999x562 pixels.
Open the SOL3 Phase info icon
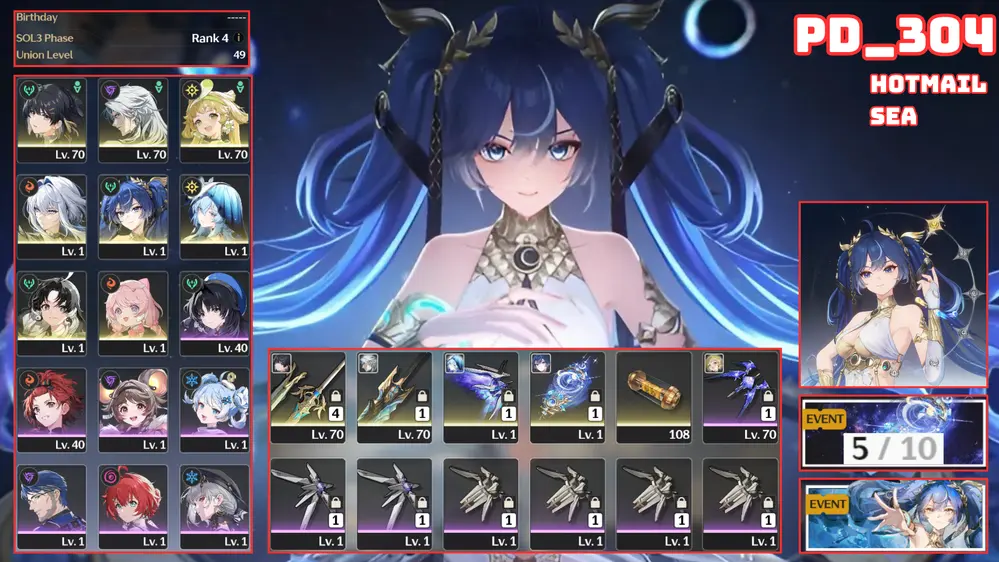pyautogui.click(x=238, y=39)
